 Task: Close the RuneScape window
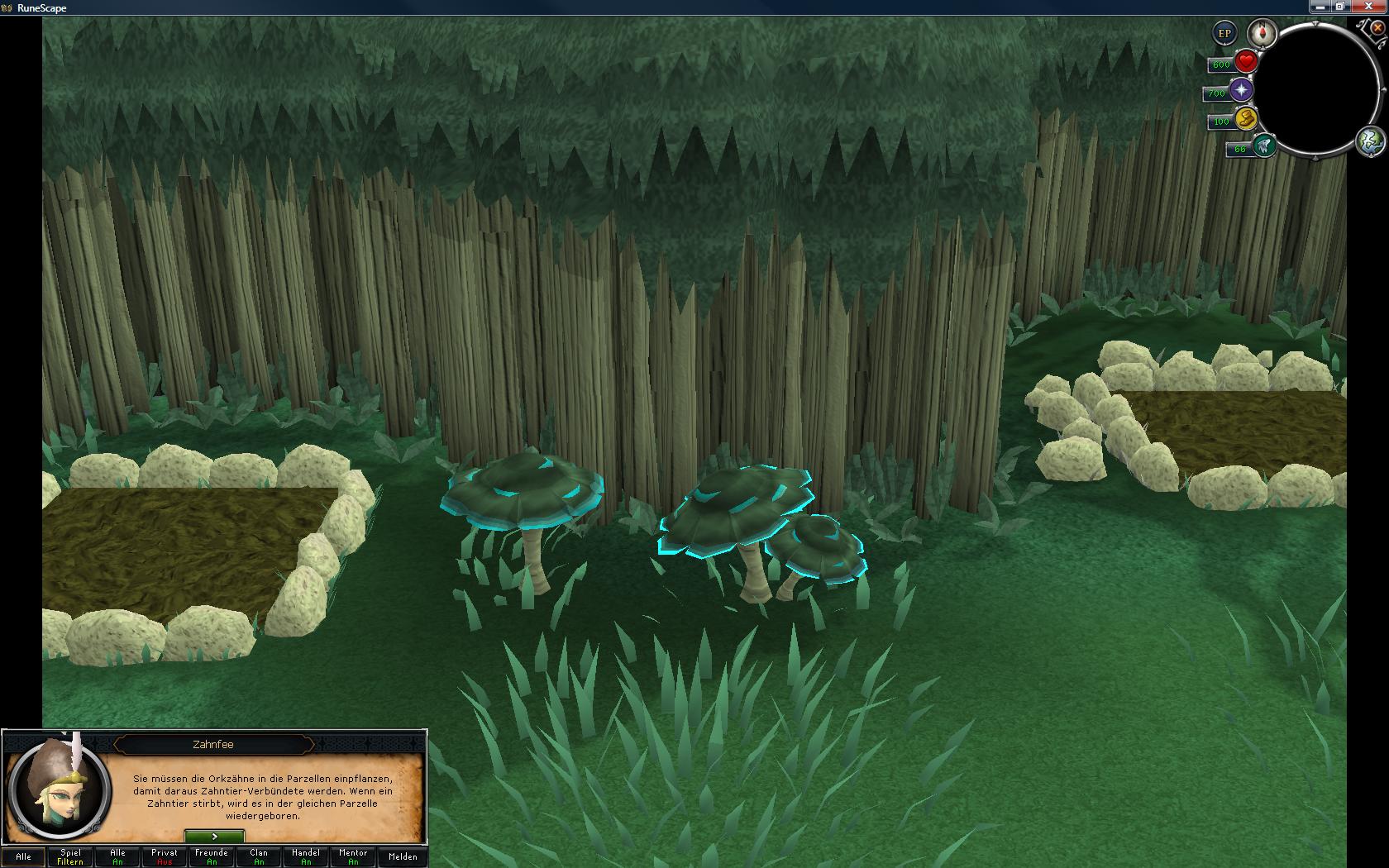[x=1368, y=7]
